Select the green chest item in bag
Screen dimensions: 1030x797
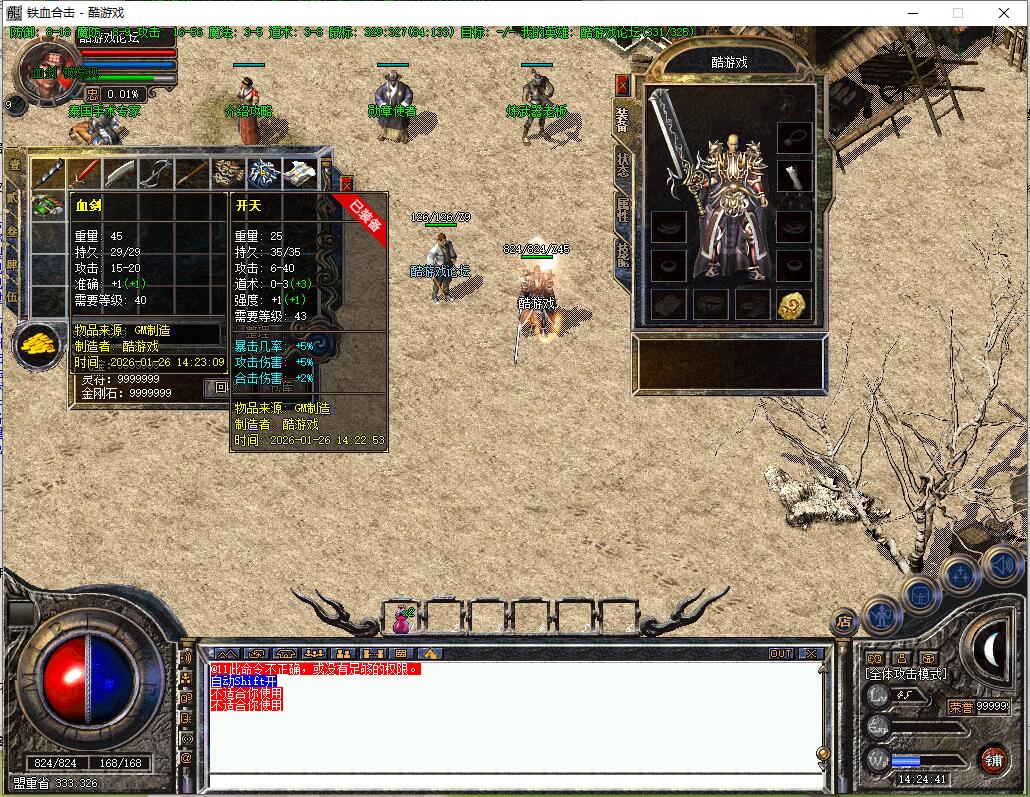49,207
